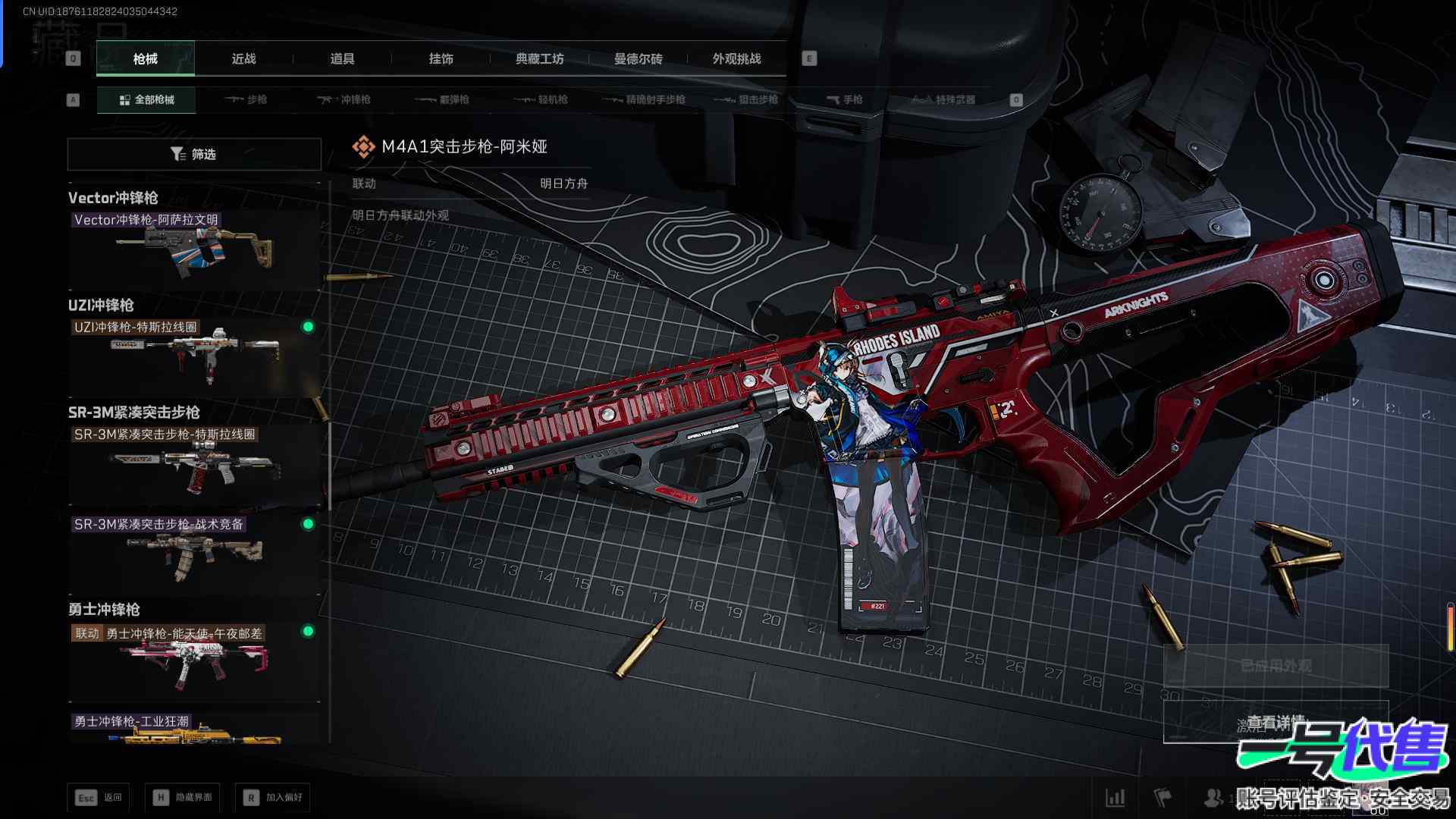This screenshot has height=819, width=1456.
Task: Click the flag icon in bottom bar
Action: [x=1163, y=797]
